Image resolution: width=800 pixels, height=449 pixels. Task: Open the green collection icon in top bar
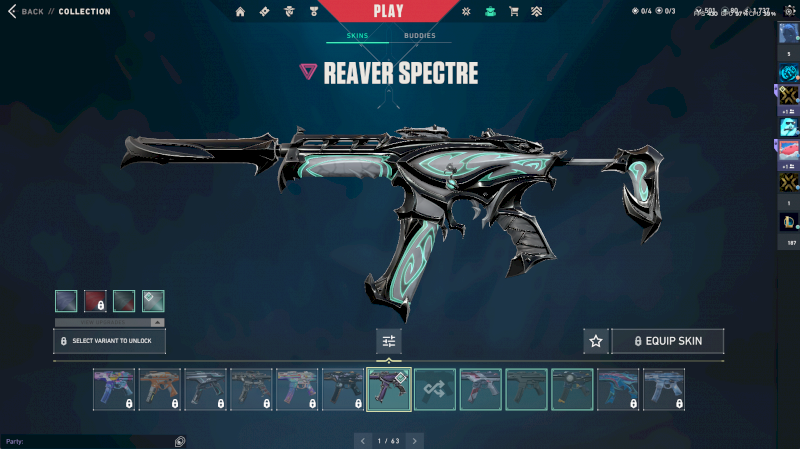point(489,12)
